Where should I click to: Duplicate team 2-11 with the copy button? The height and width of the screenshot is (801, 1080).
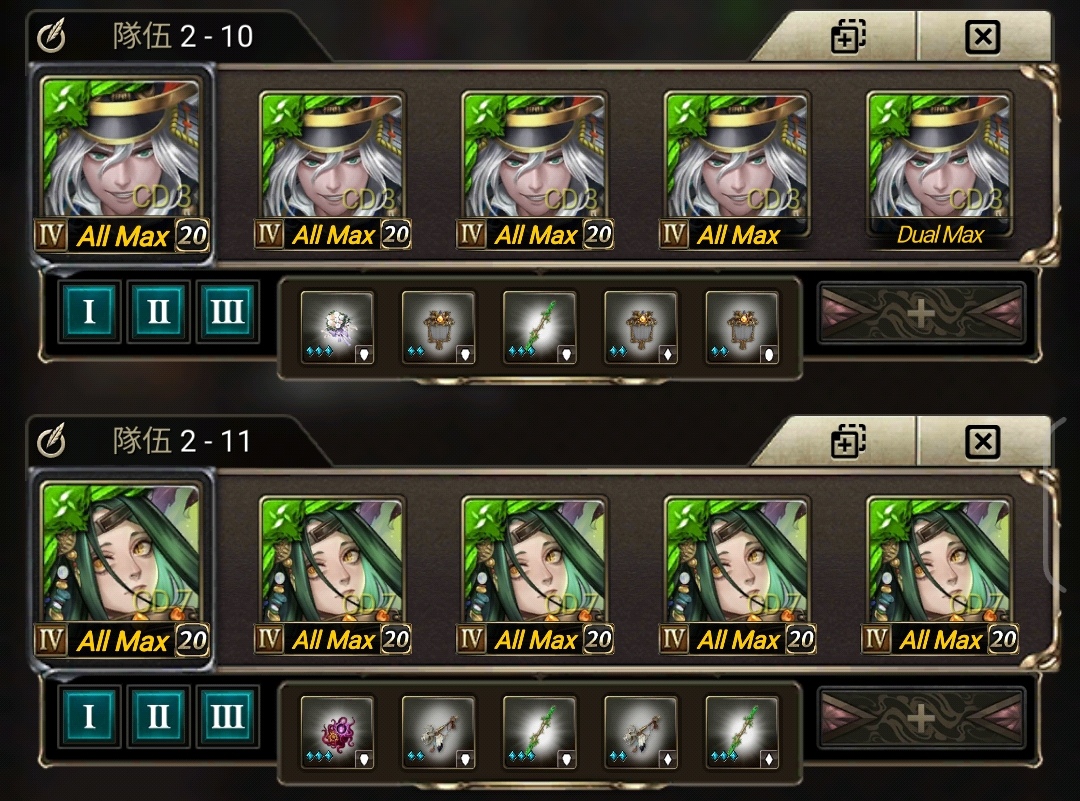click(x=848, y=441)
